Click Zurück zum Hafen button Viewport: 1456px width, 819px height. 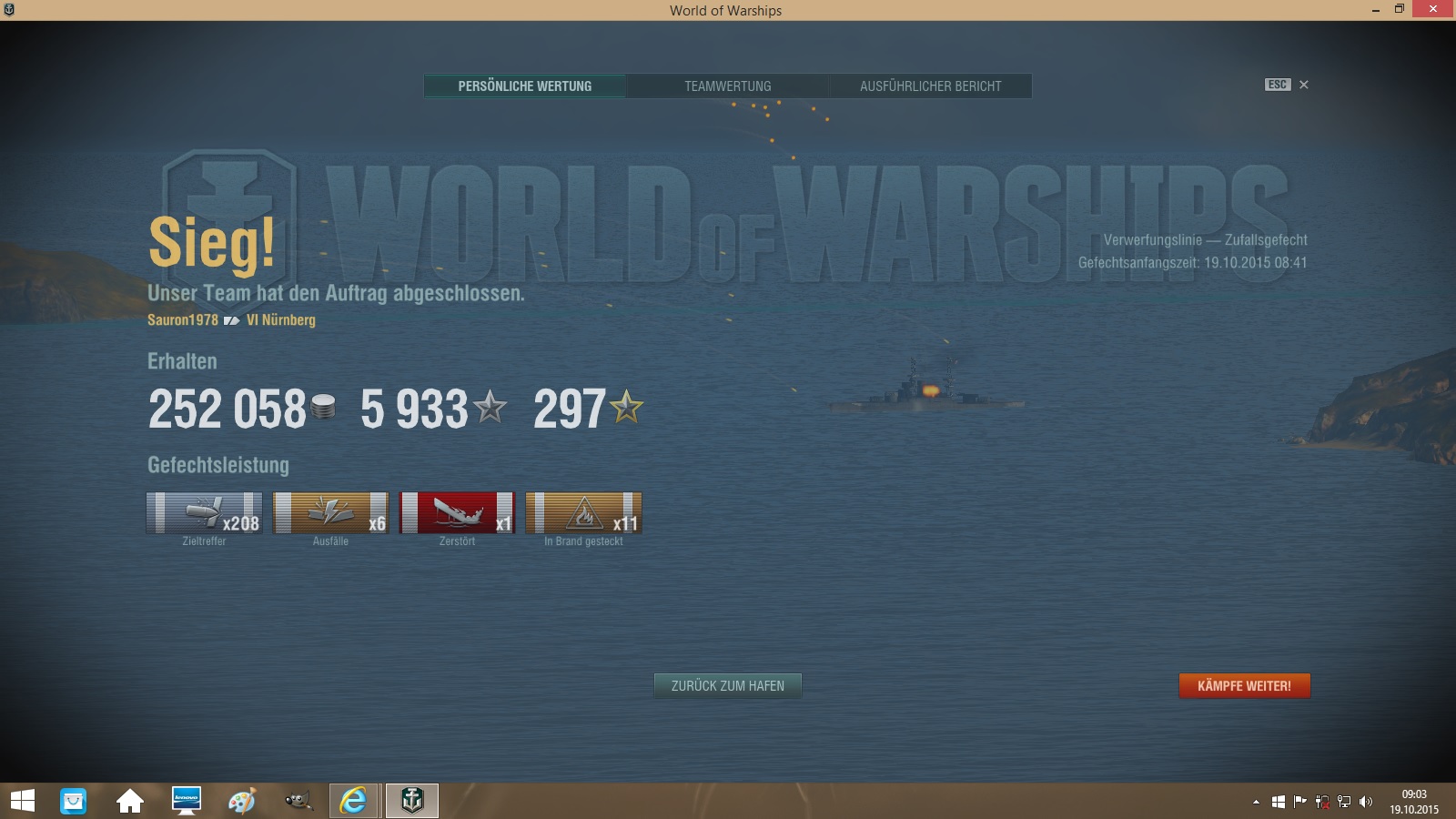727,686
